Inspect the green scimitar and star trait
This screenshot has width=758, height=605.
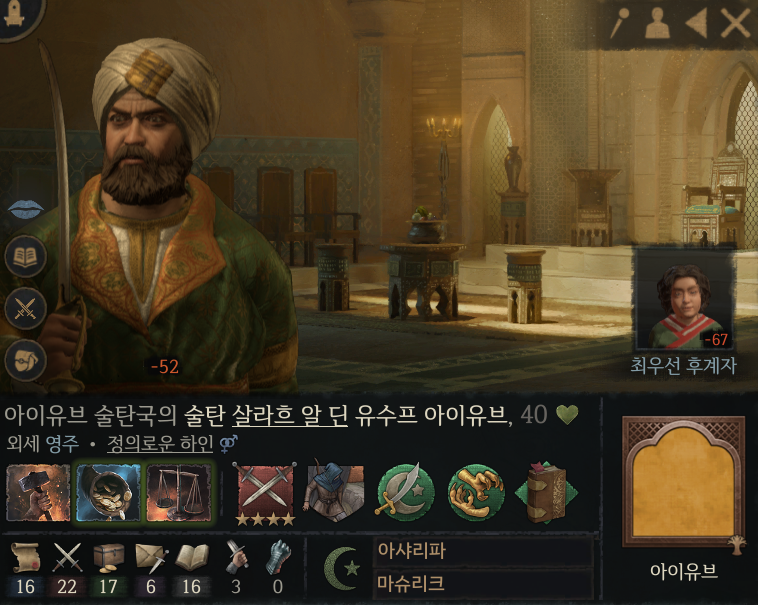(405, 492)
